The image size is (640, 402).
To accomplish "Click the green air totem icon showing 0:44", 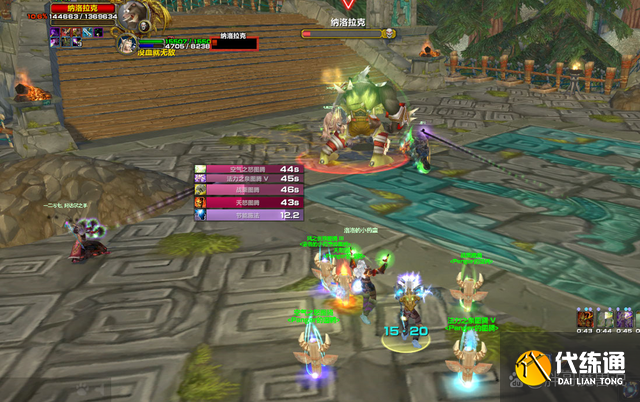I will [x=604, y=317].
